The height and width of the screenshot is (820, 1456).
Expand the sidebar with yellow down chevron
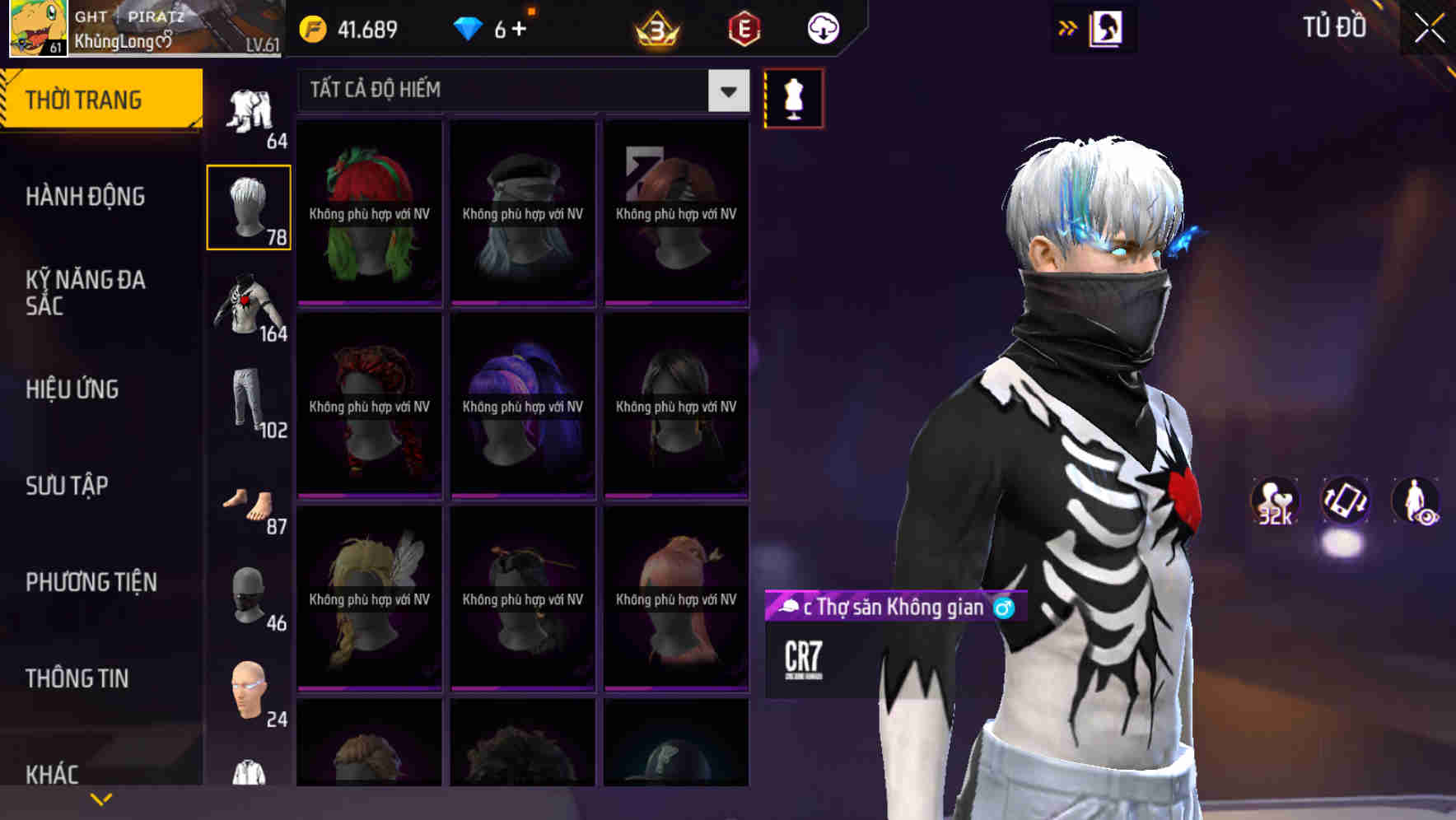tap(101, 797)
